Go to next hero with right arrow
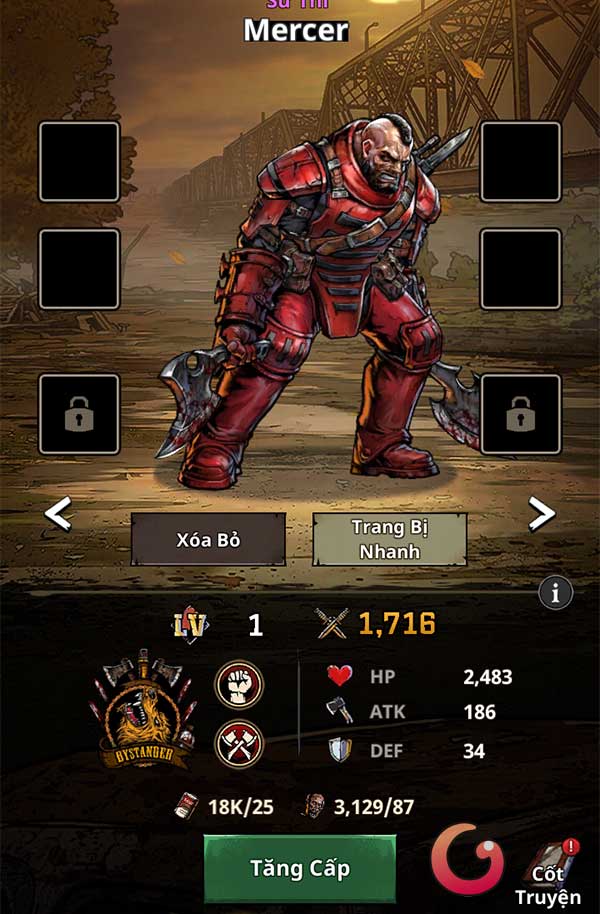Viewport: 600px width, 914px height. tap(541, 514)
